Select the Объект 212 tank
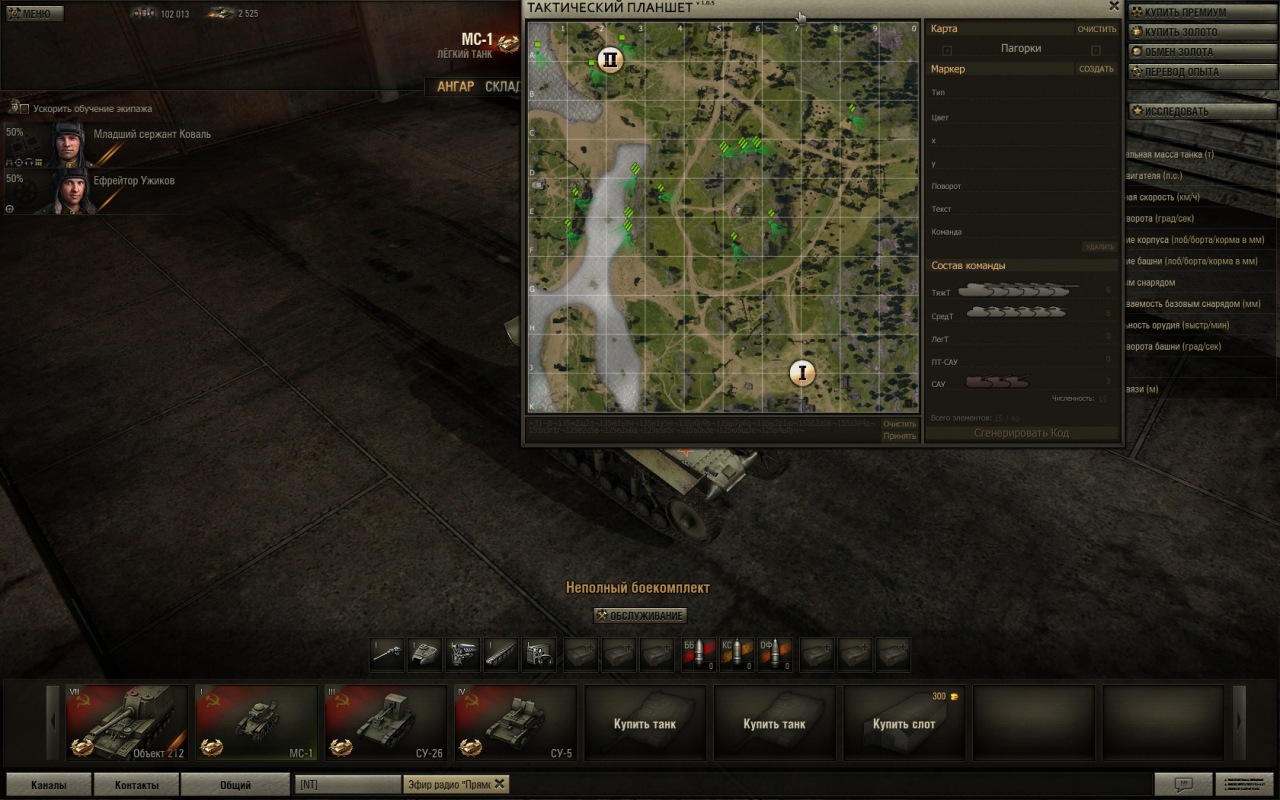The height and width of the screenshot is (800, 1280). (126, 722)
